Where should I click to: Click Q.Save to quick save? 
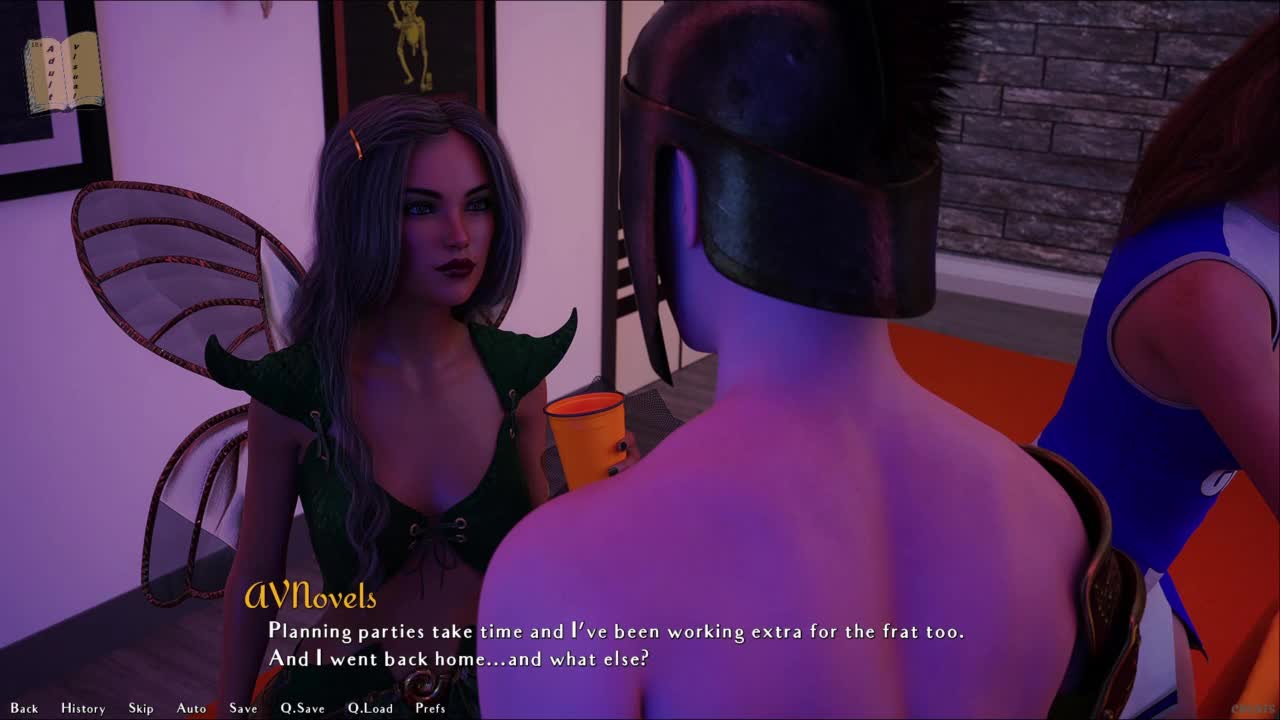302,708
